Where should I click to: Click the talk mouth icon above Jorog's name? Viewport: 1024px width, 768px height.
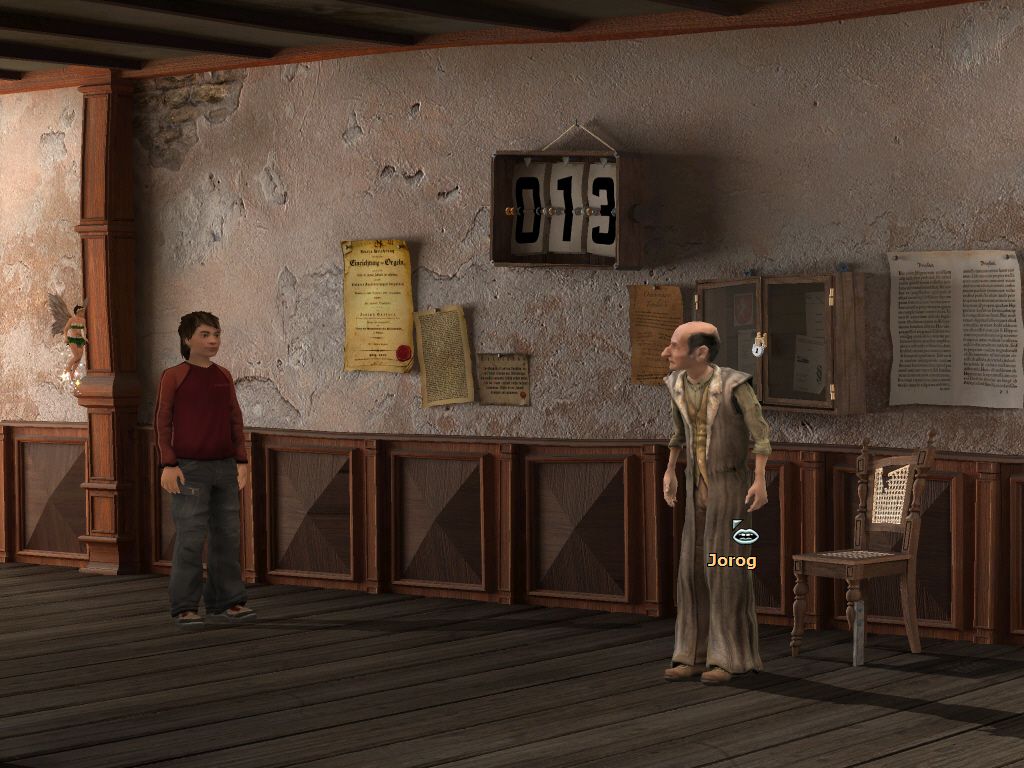coord(745,534)
